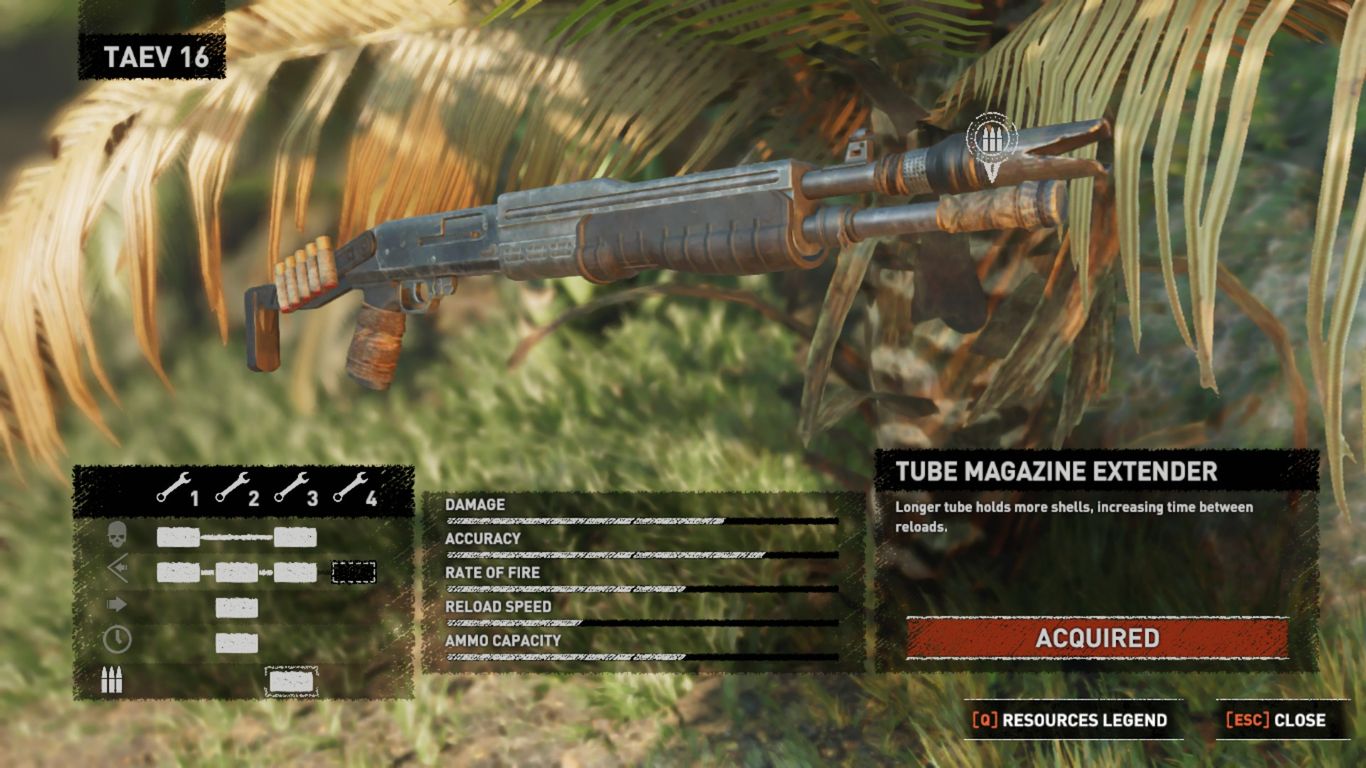
Task: Choose the locked tier 4 accuracy upgrade
Action: tap(354, 572)
